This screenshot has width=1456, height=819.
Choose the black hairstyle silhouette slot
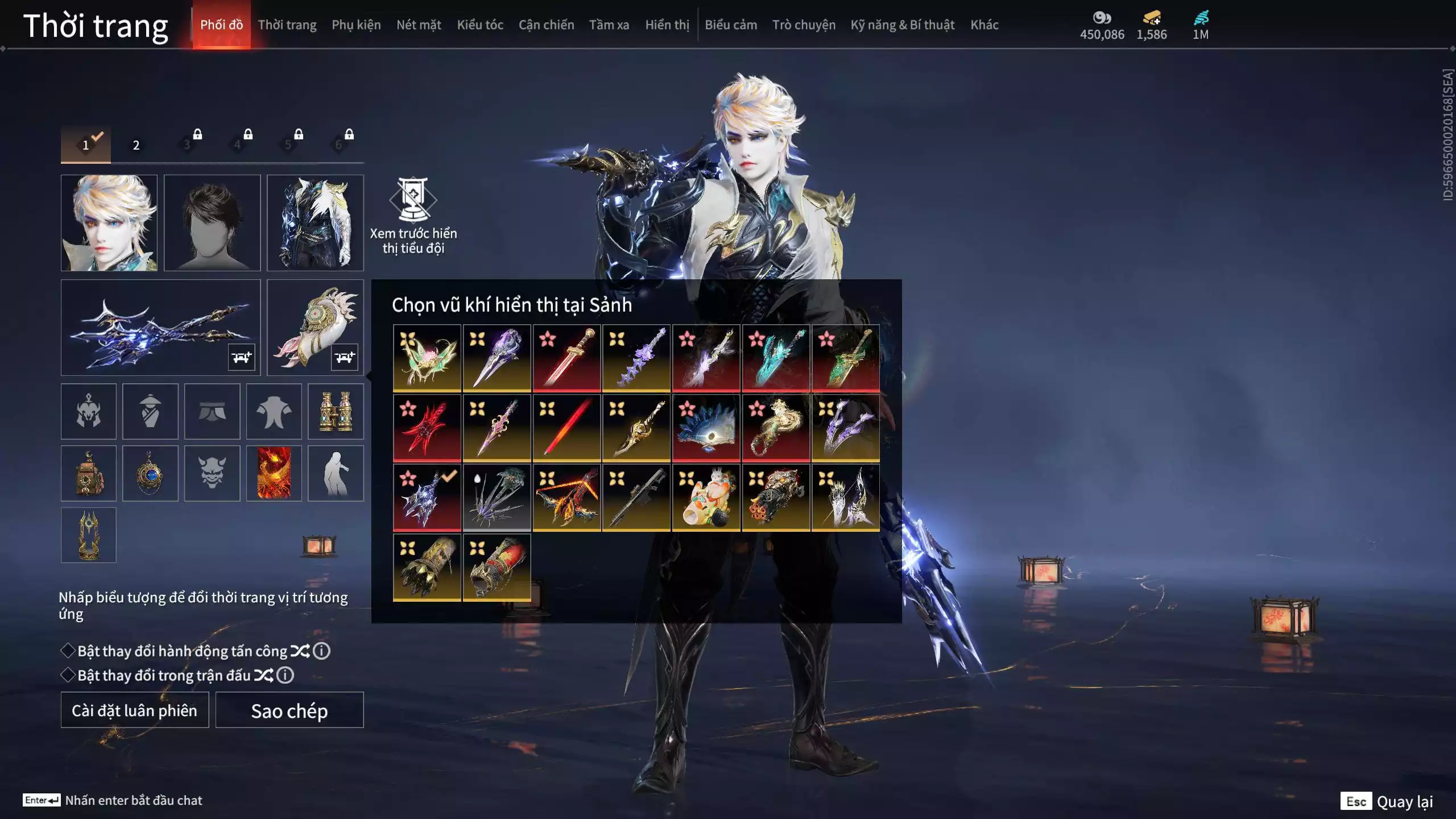[212, 223]
